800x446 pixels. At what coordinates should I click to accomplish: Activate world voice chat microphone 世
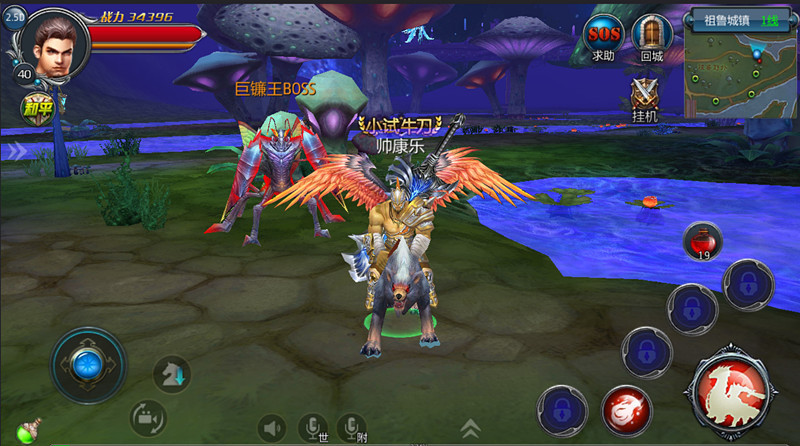click(314, 428)
